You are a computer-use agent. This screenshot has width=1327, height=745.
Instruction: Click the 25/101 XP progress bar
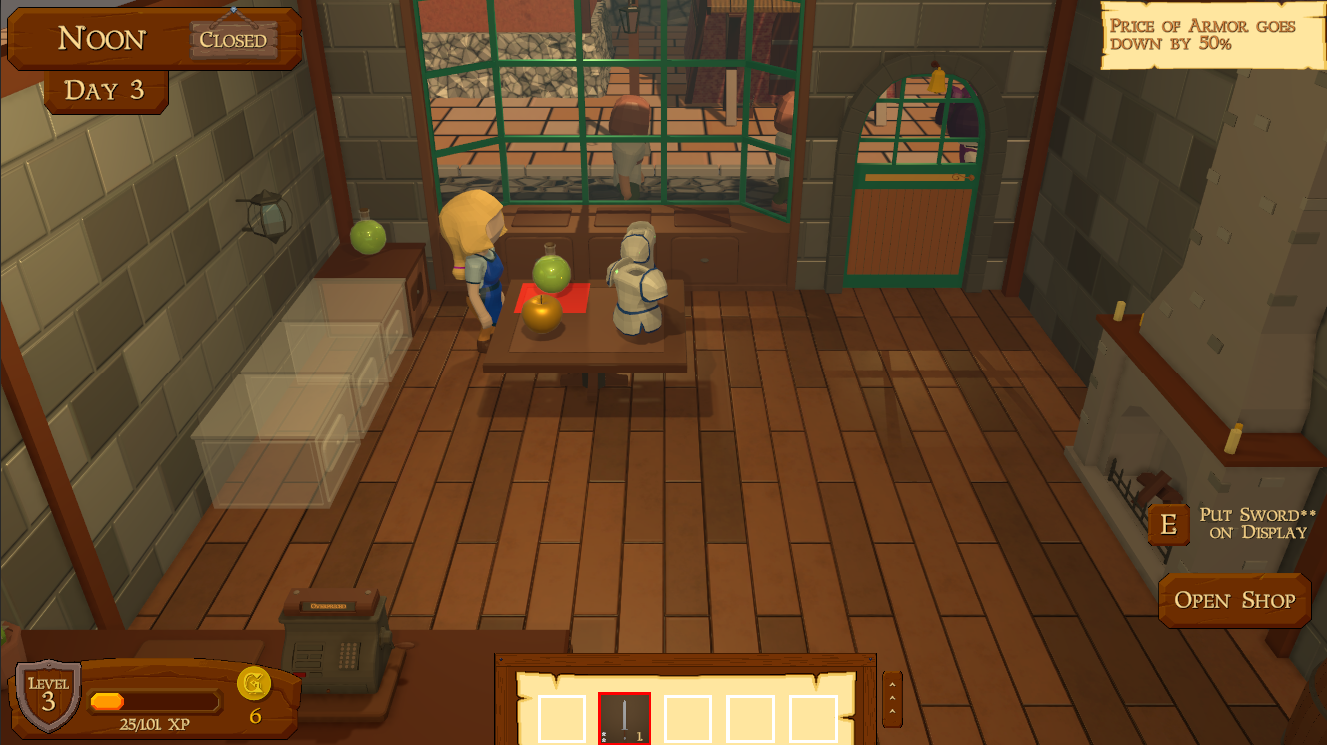pos(155,700)
